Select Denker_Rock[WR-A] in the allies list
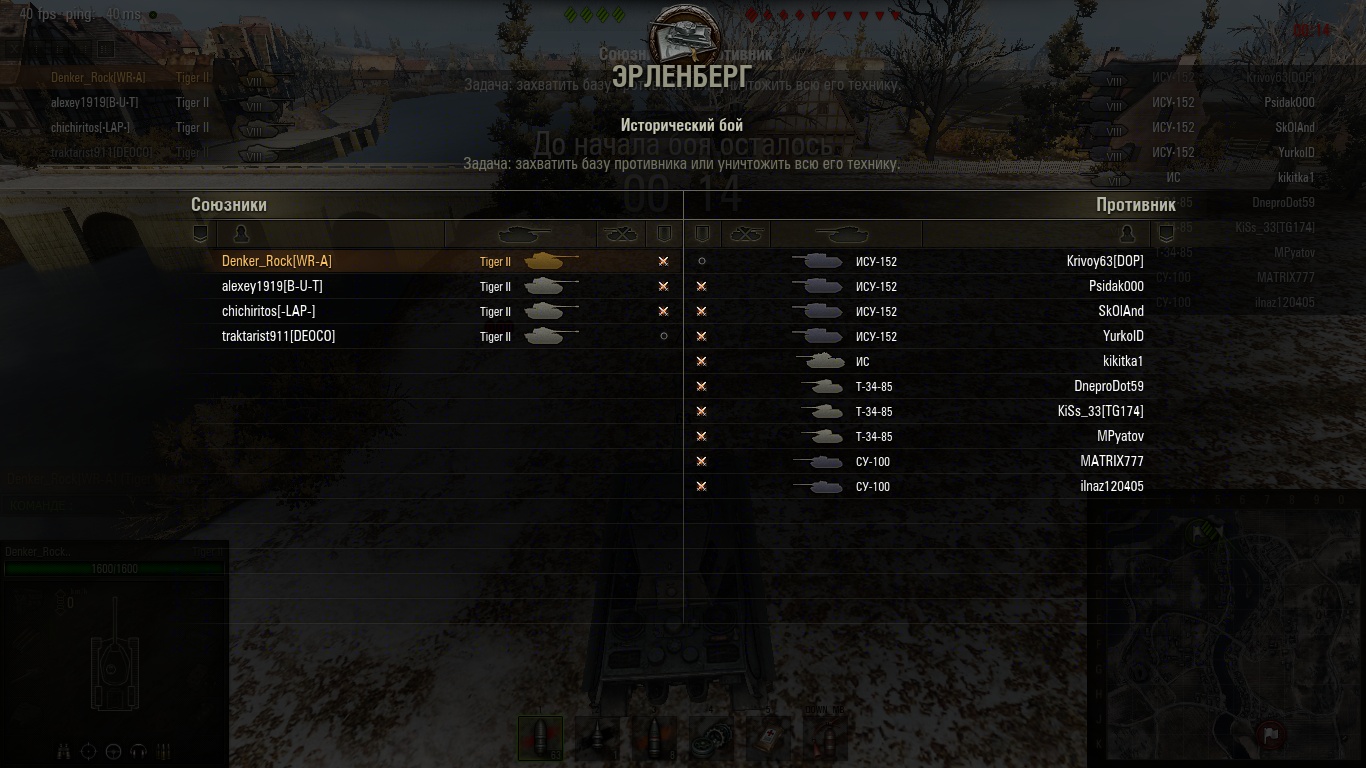This screenshot has height=768, width=1366. click(277, 261)
